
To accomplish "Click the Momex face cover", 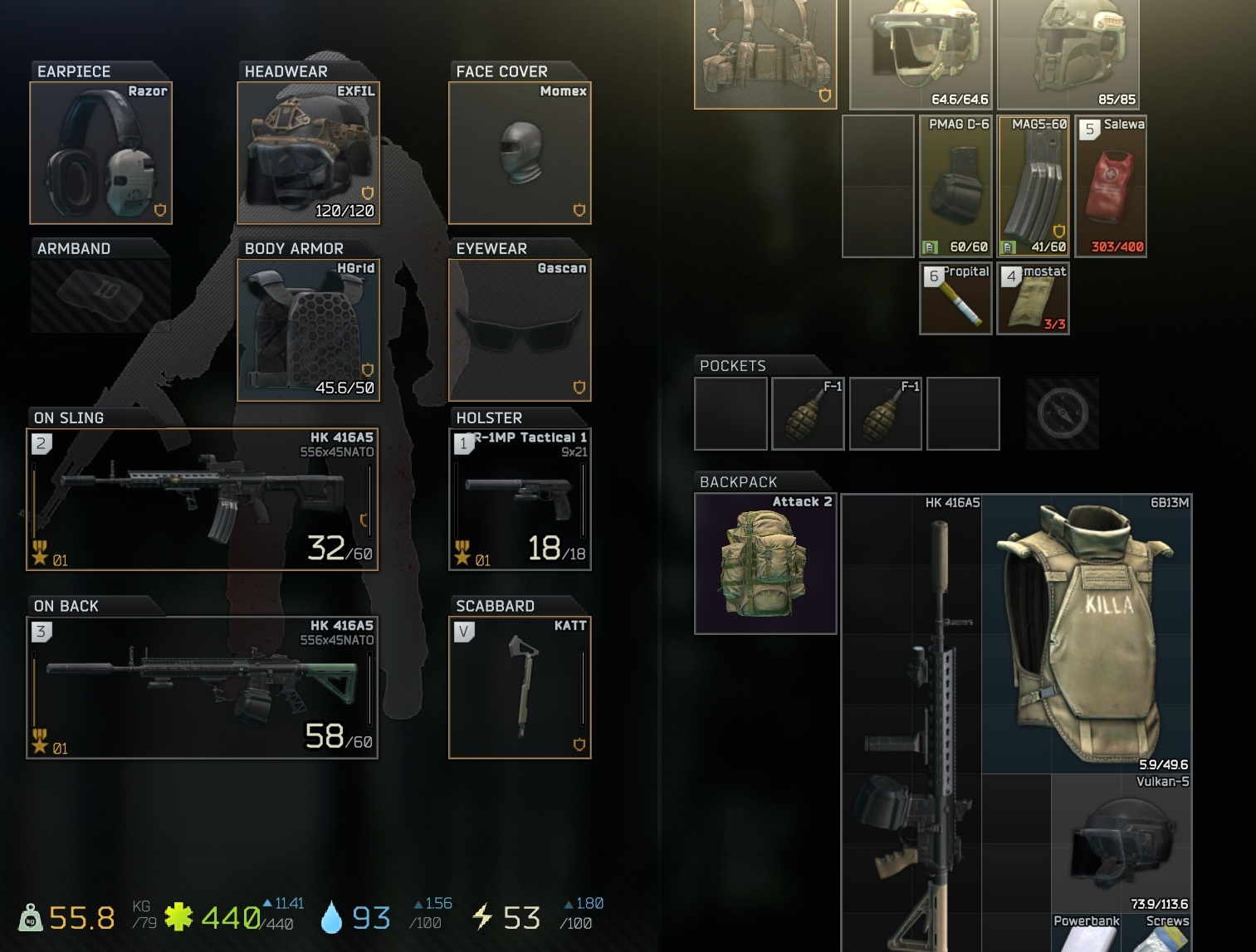I will (x=519, y=154).
